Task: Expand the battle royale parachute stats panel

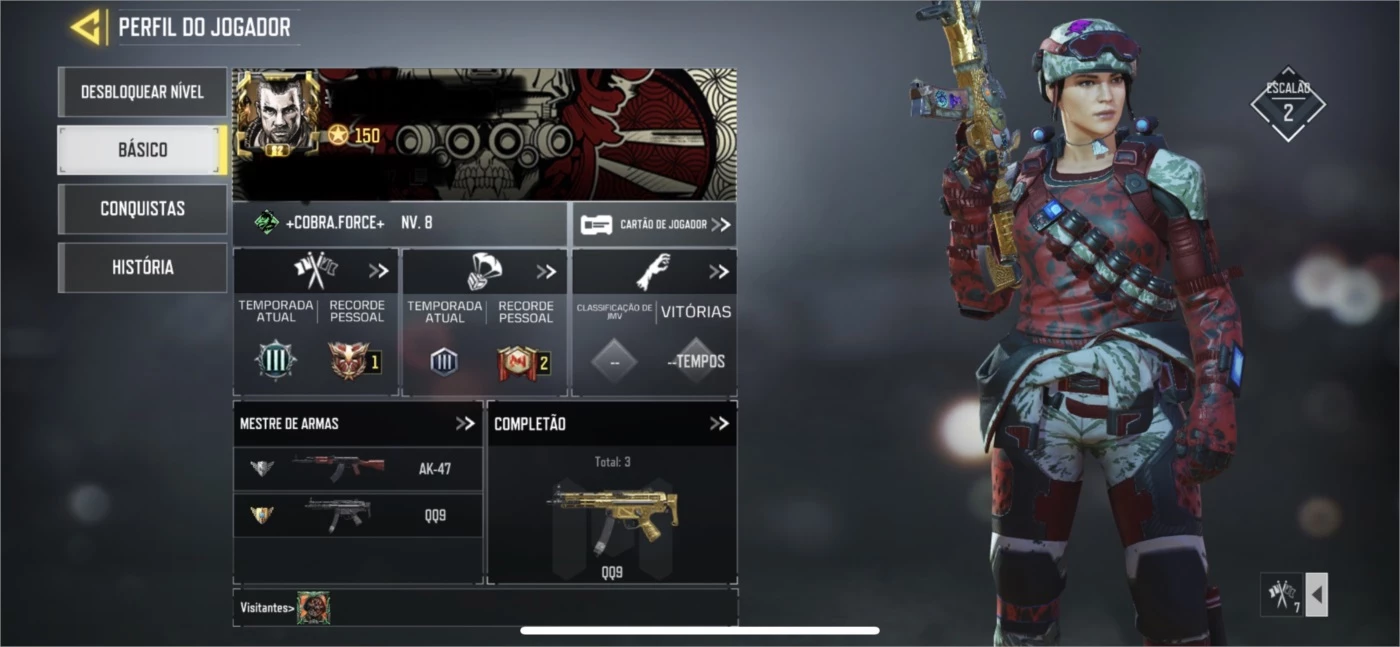Action: (x=546, y=271)
